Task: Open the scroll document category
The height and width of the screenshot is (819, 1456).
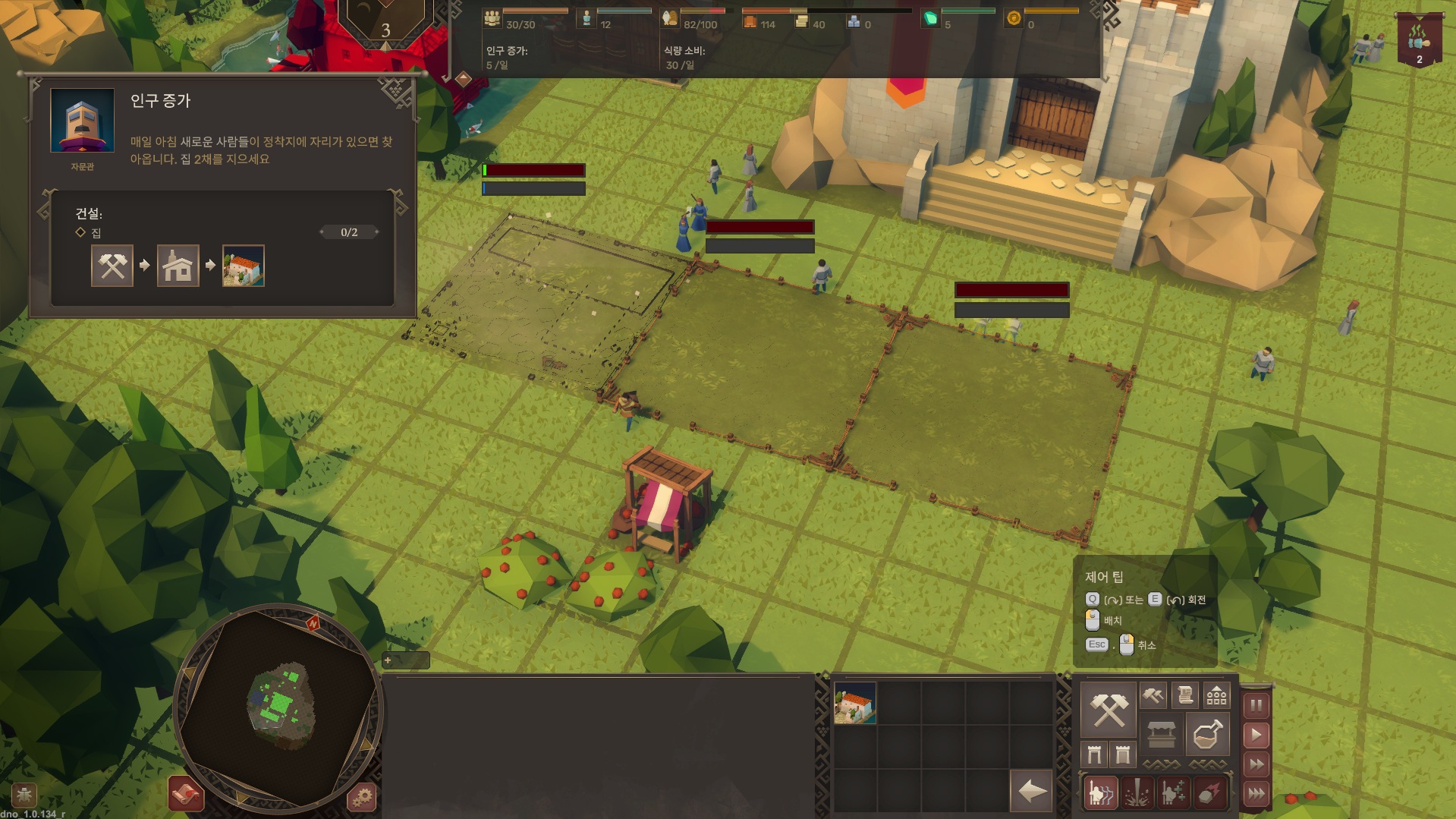Action: (1185, 695)
